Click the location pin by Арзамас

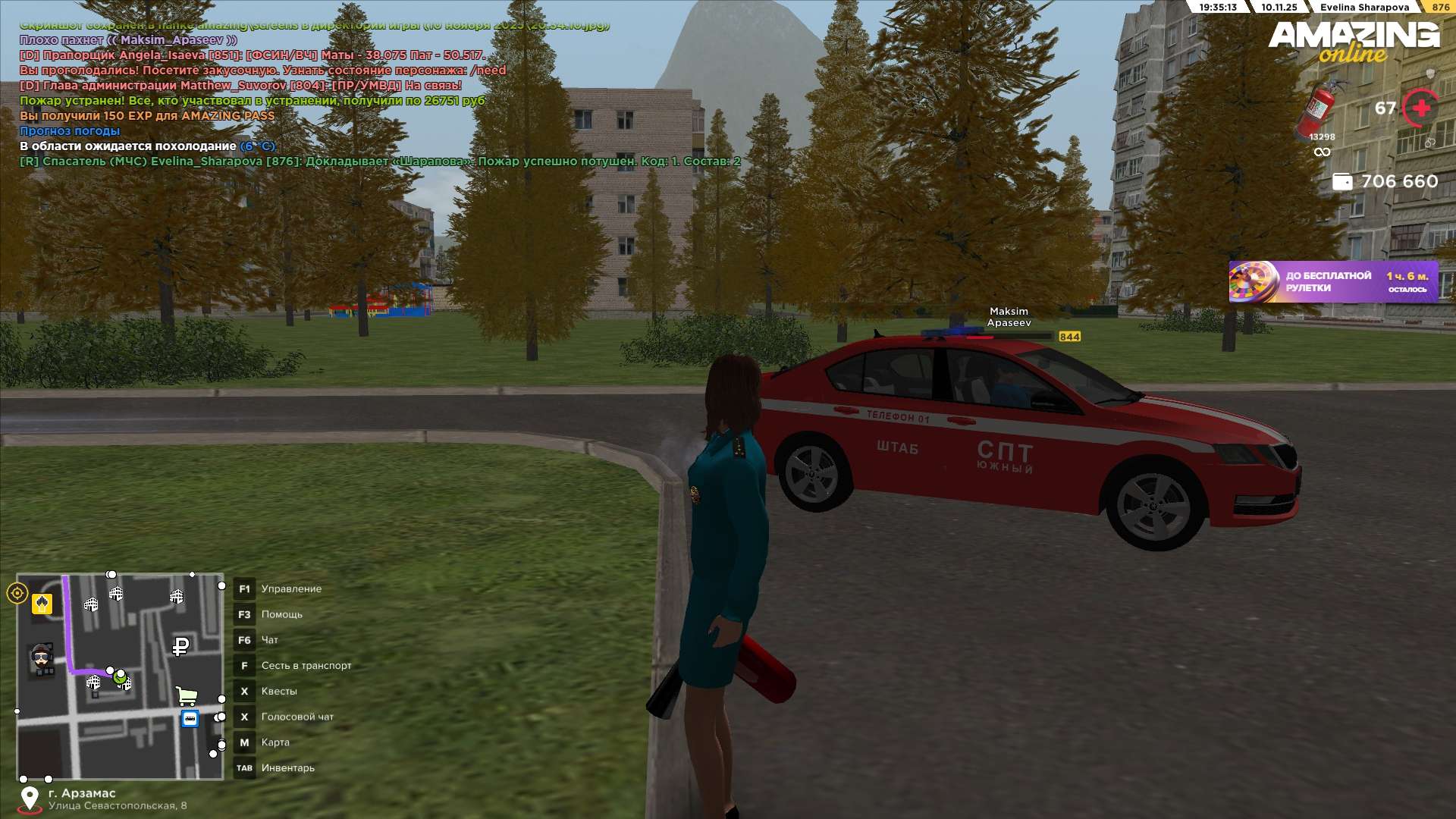[x=30, y=799]
